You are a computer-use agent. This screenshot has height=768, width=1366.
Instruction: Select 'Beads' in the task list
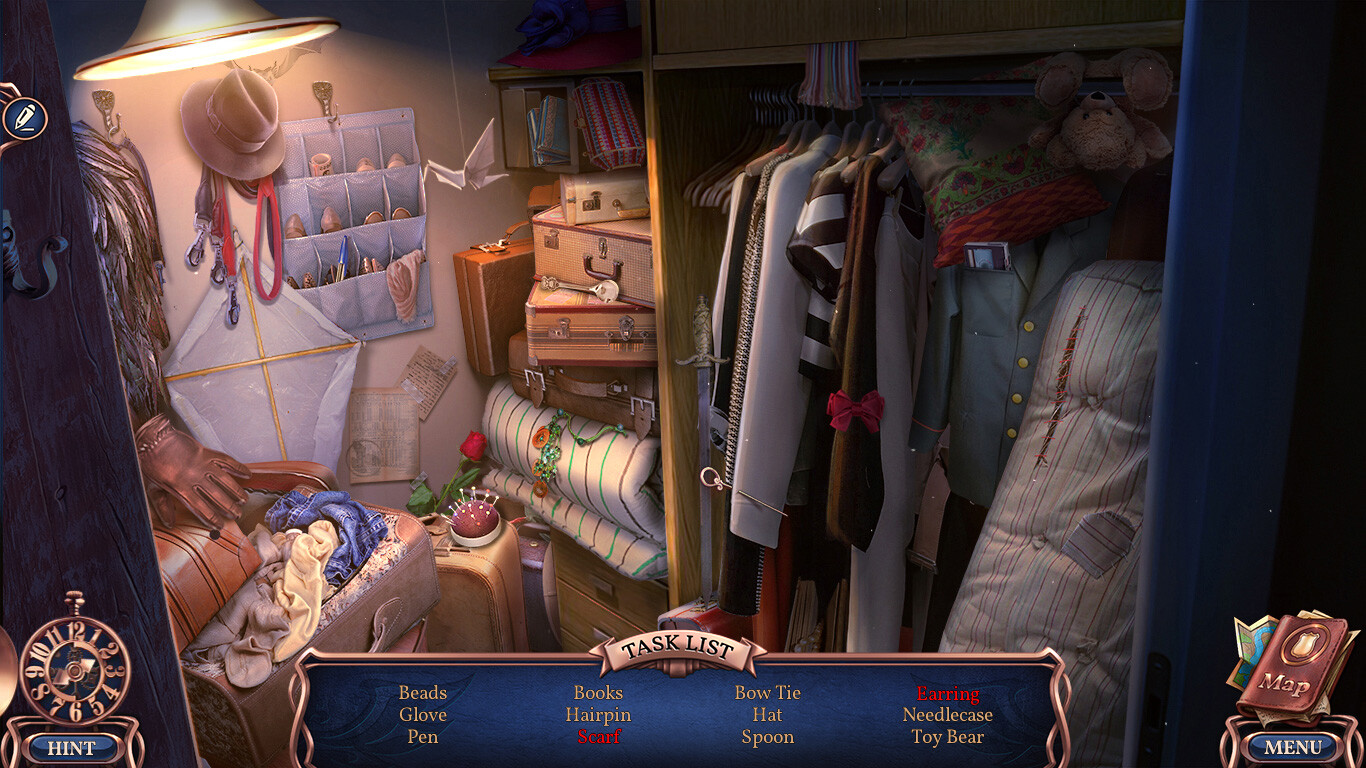point(421,692)
